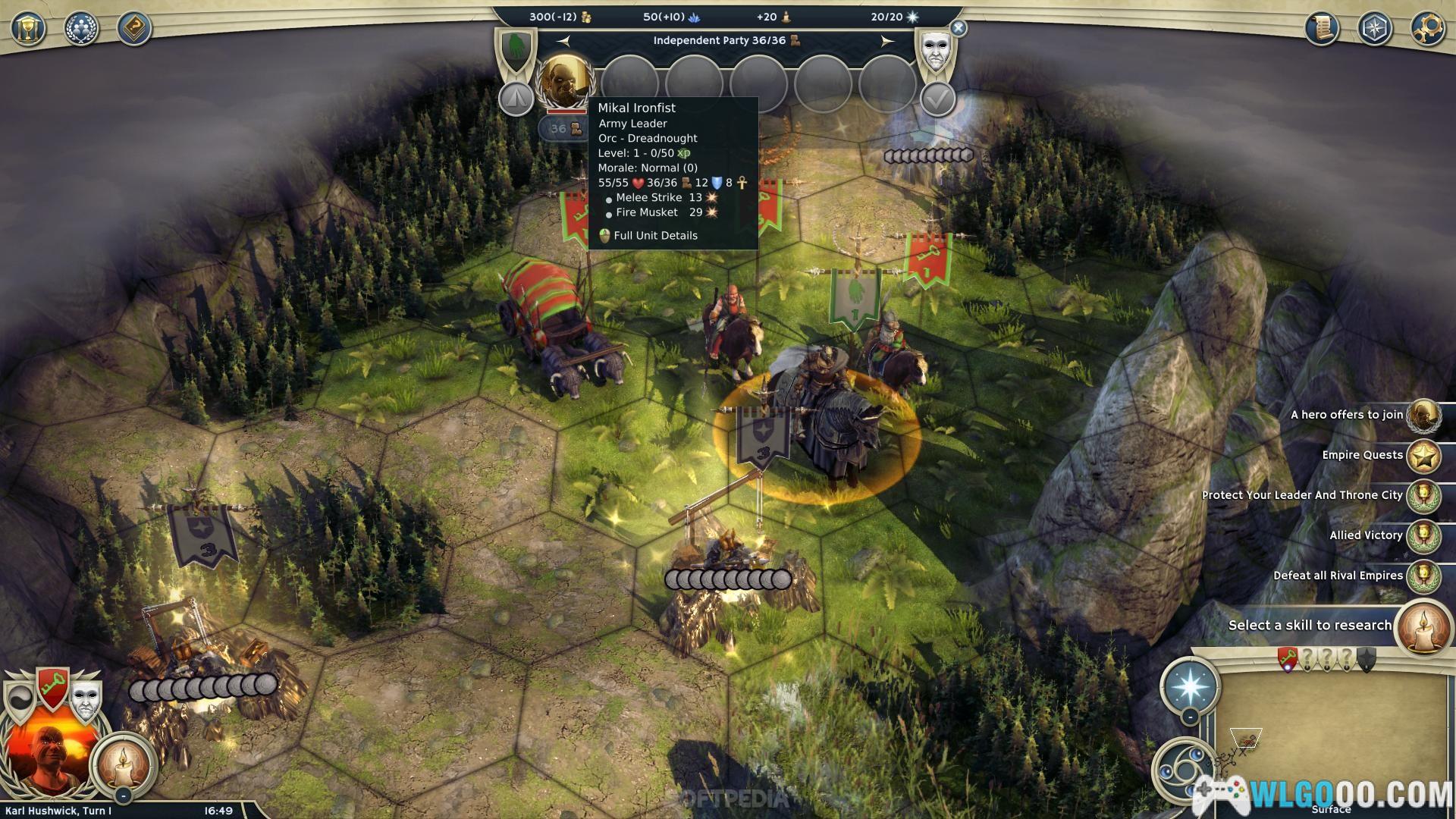
Task: Open the question mark help tome
Action: pos(134,29)
